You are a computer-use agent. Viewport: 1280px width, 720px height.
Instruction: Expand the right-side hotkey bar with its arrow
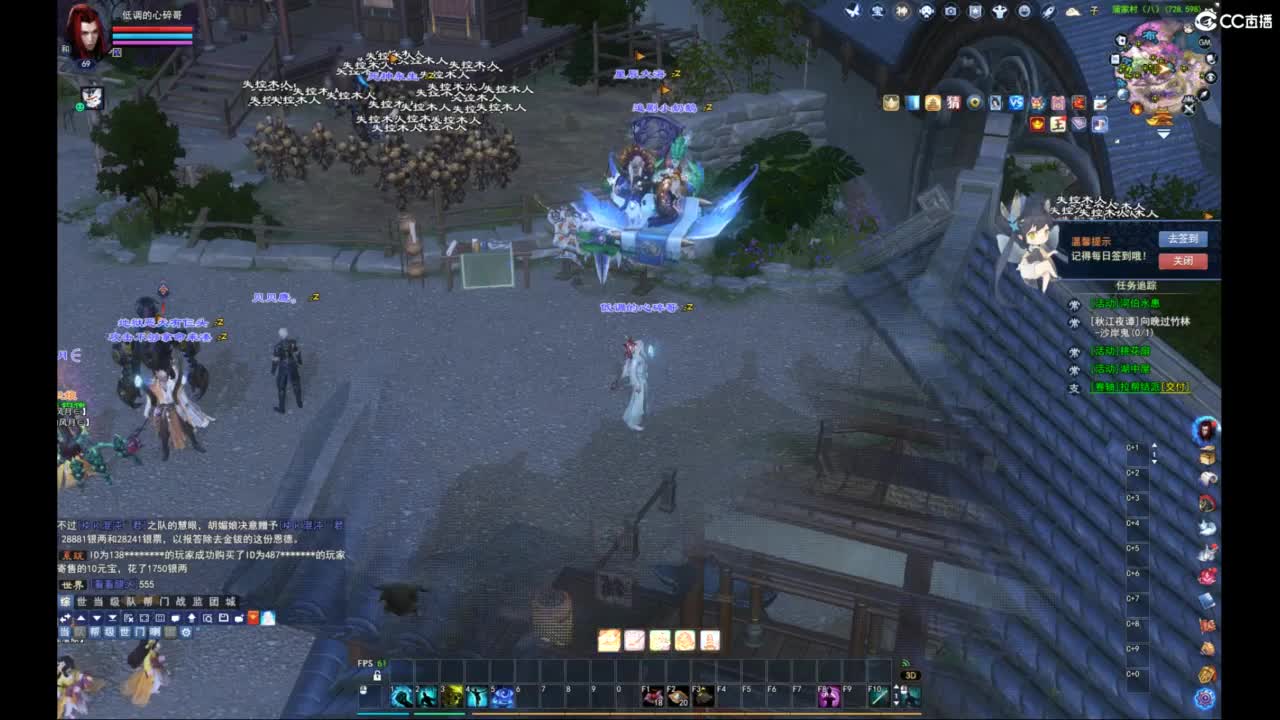(x=1154, y=445)
